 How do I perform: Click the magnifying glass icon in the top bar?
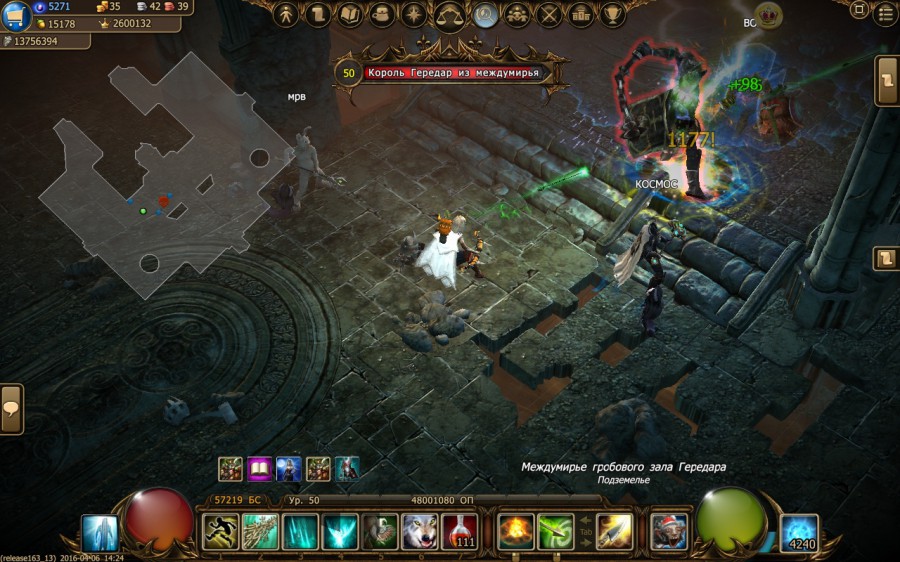click(x=486, y=15)
